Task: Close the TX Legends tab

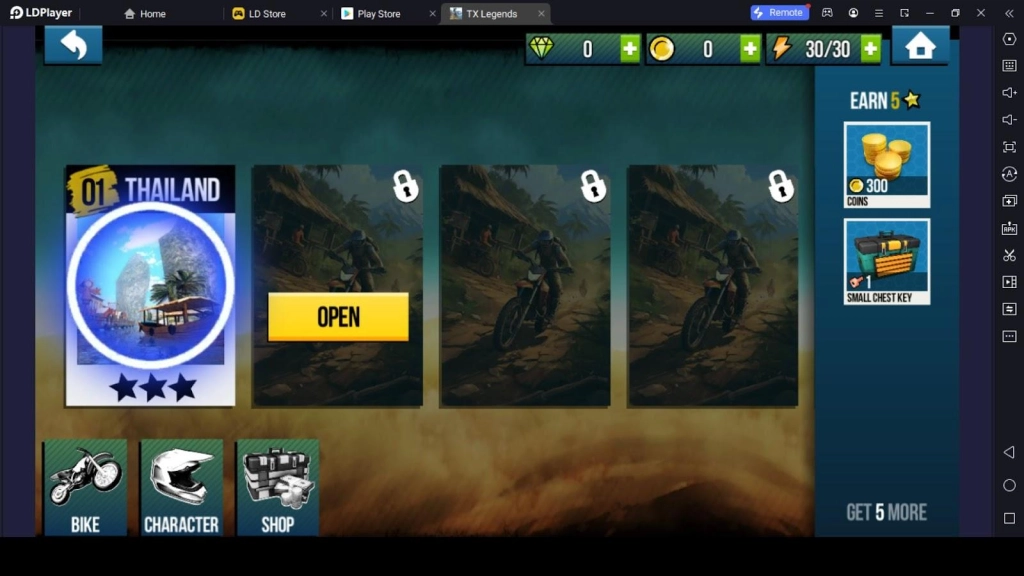Action: [542, 14]
